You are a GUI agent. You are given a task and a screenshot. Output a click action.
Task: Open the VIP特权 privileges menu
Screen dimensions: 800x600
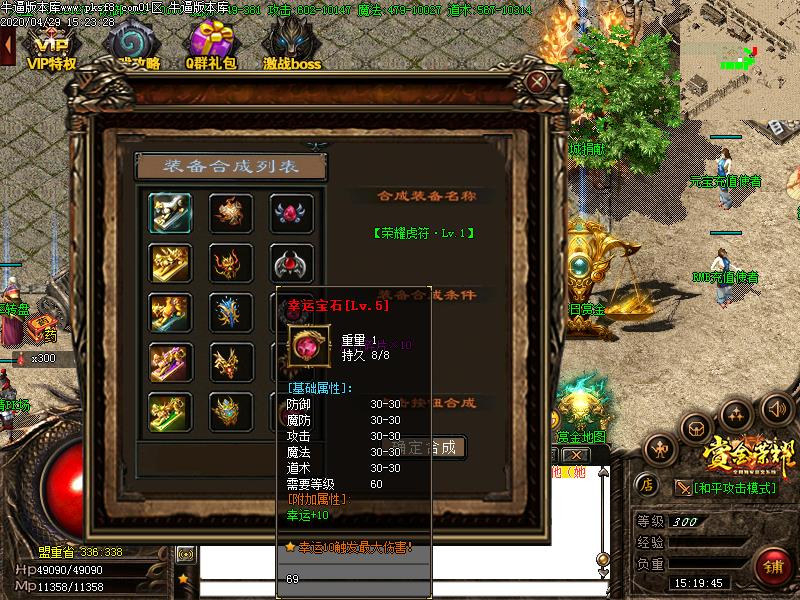[50, 45]
